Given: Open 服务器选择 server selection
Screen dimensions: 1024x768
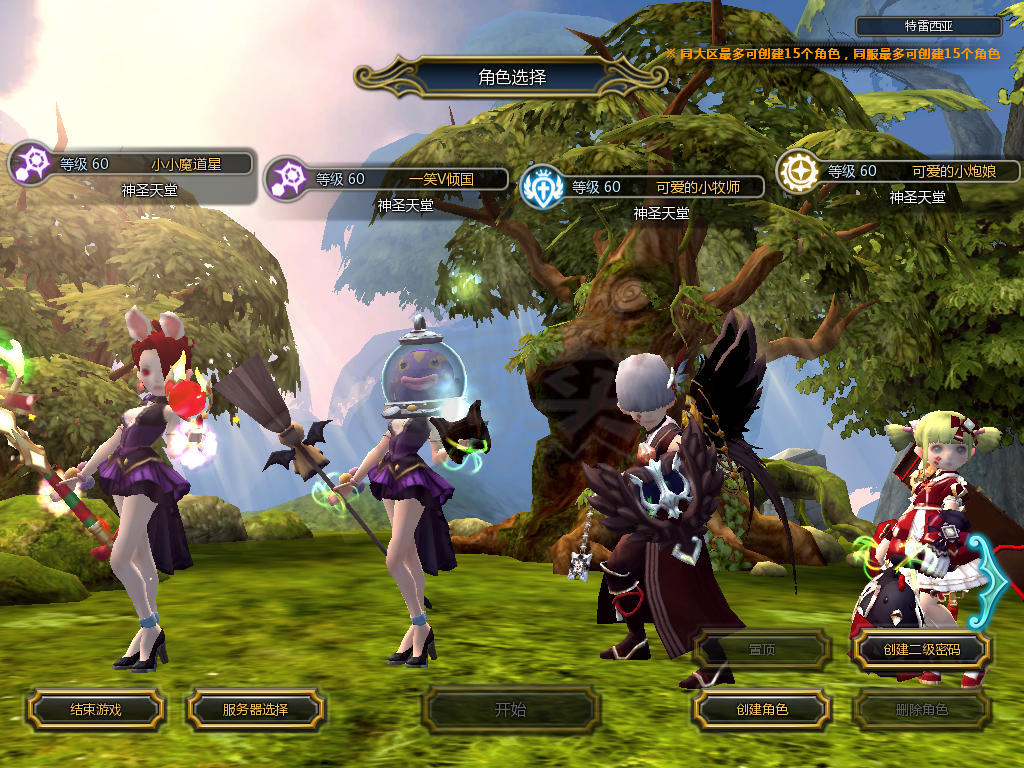Looking at the screenshot, I should [255, 710].
